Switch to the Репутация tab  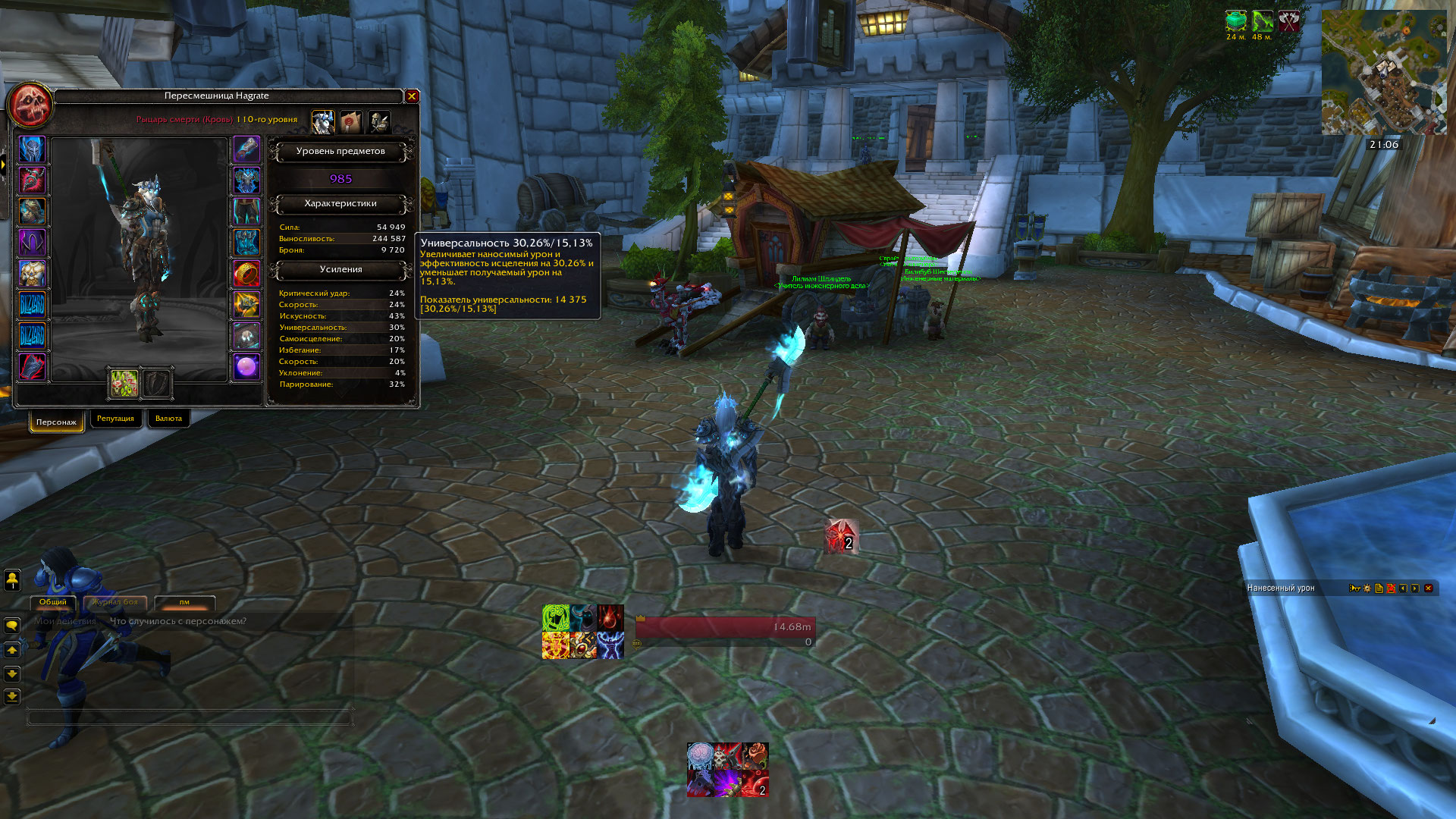[x=115, y=419]
